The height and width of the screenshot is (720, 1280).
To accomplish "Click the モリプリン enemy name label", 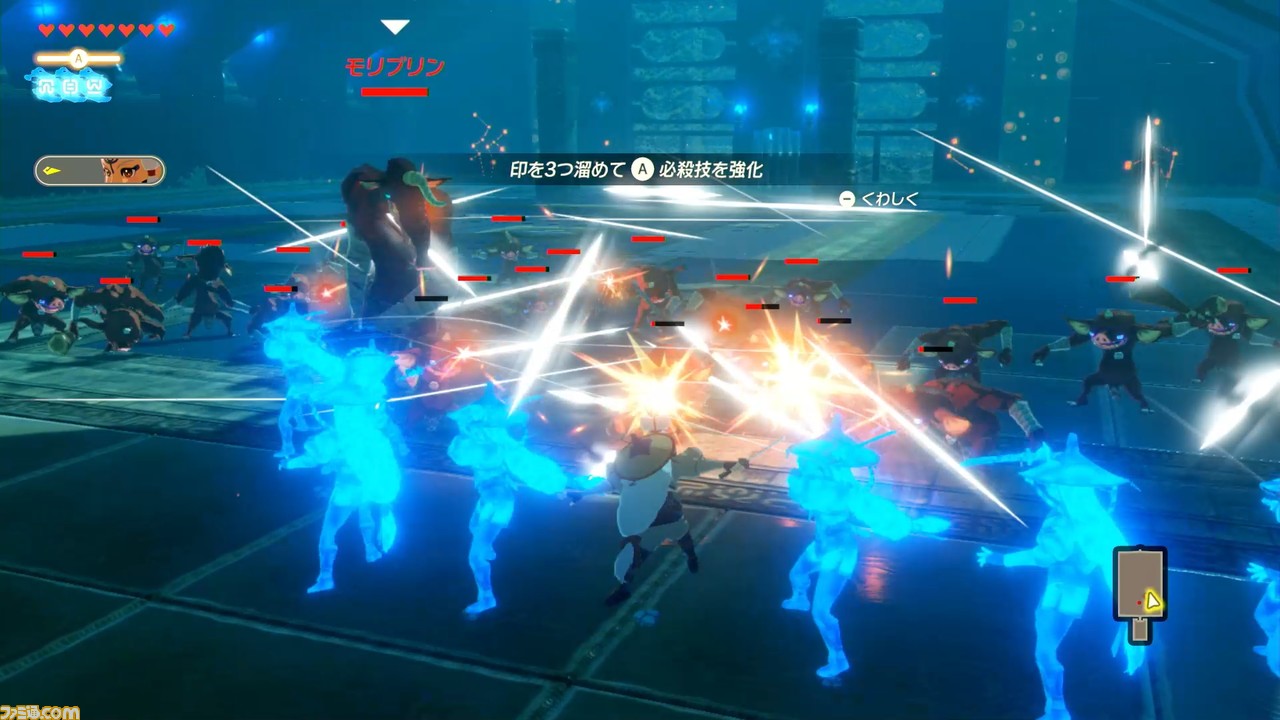I will tap(395, 65).
